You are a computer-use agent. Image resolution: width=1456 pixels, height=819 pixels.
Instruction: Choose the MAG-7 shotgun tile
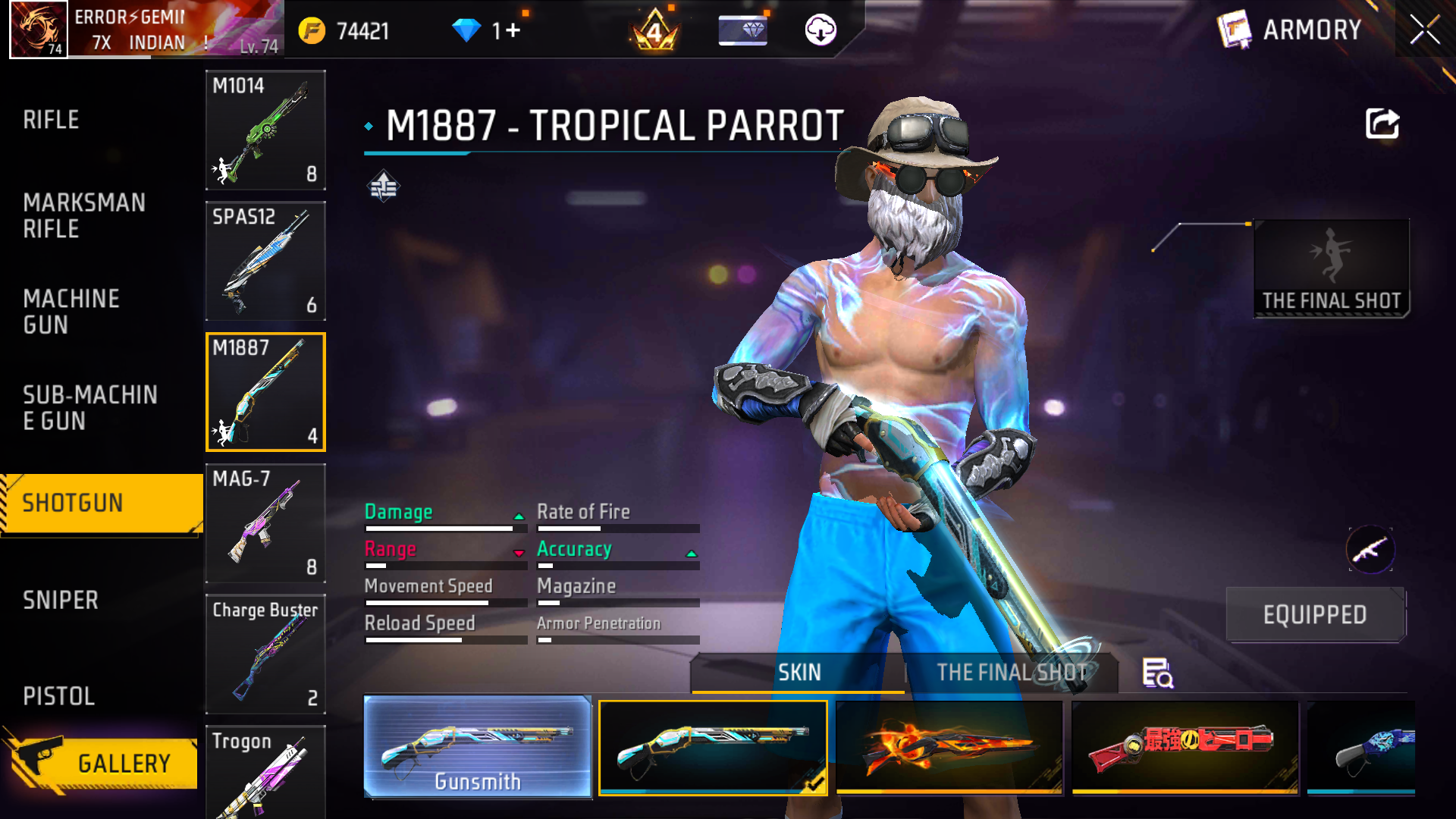[x=265, y=523]
